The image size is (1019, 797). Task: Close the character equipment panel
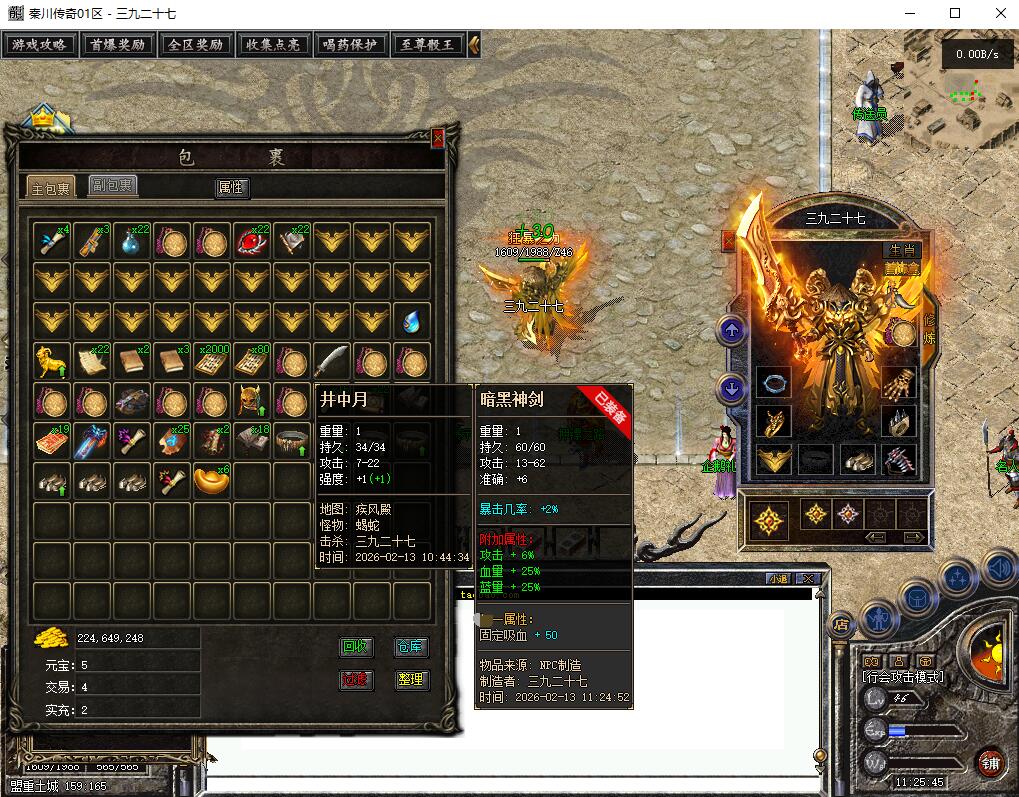[x=729, y=240]
